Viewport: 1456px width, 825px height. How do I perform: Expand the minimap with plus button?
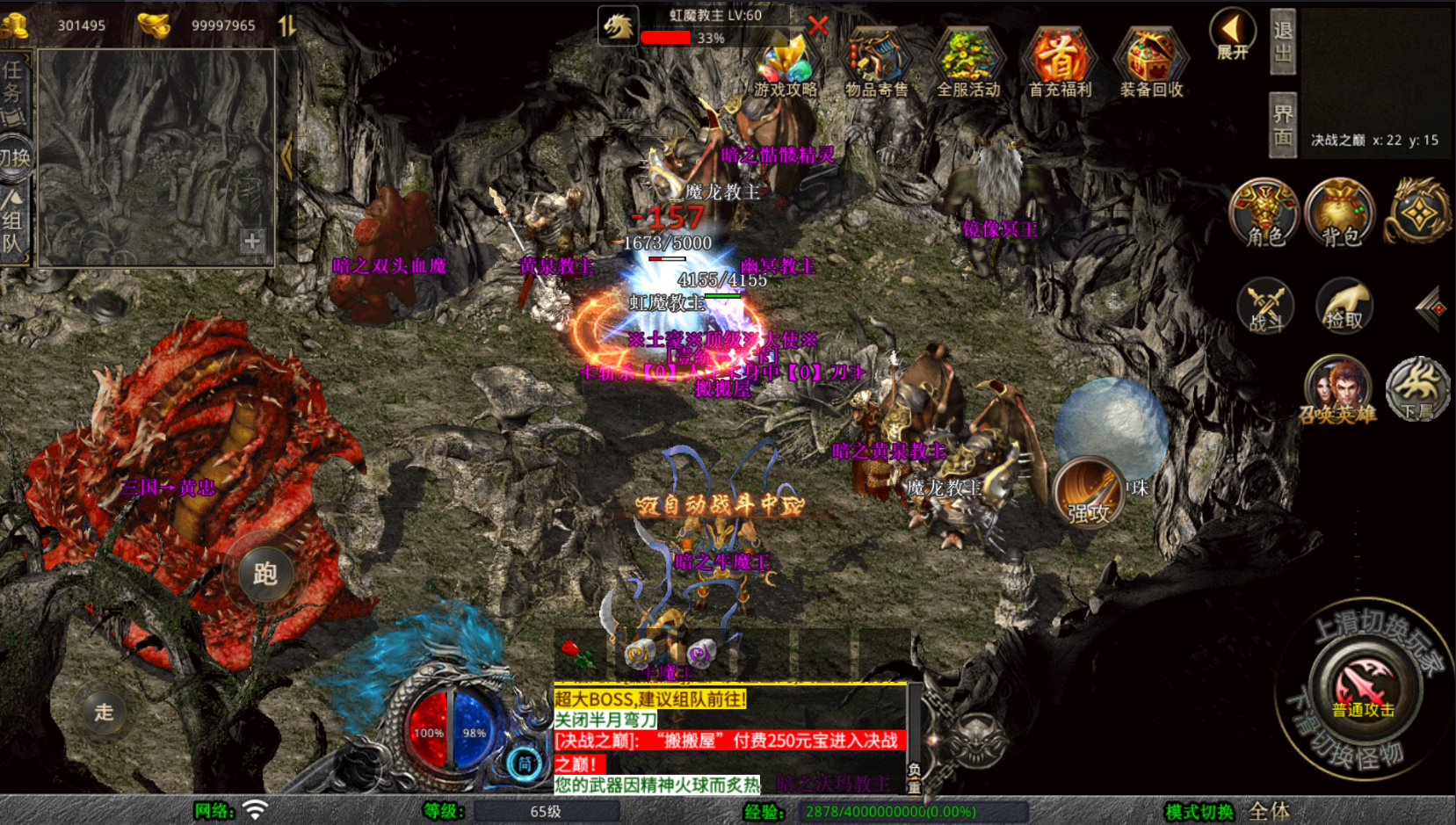(252, 241)
